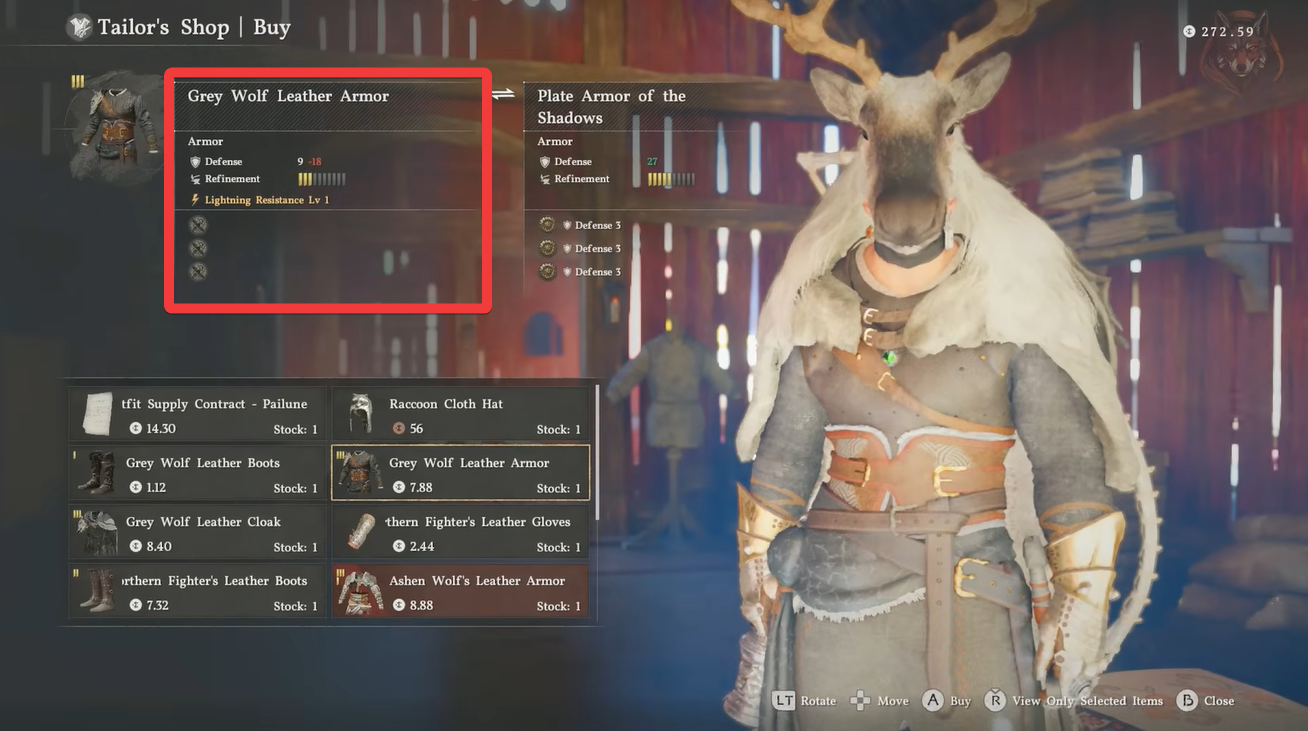Screen dimensions: 1308x731
Task: Pick the Ashen Wolf's Leather Armor listing
Action: pos(460,592)
